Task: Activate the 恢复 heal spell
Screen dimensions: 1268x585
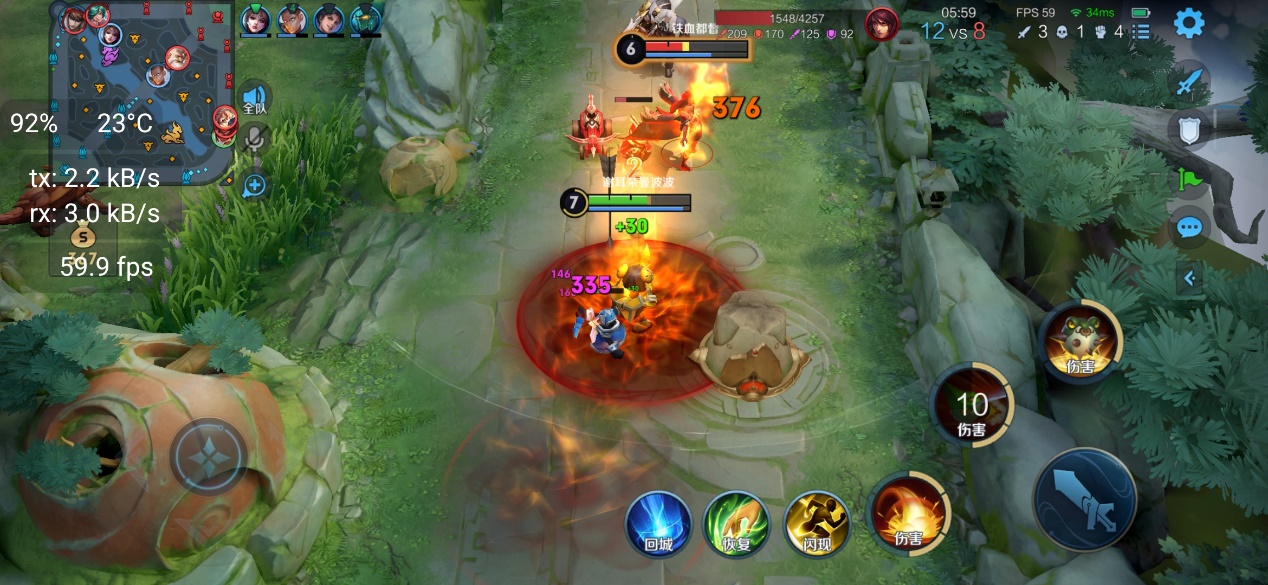Action: click(x=736, y=523)
